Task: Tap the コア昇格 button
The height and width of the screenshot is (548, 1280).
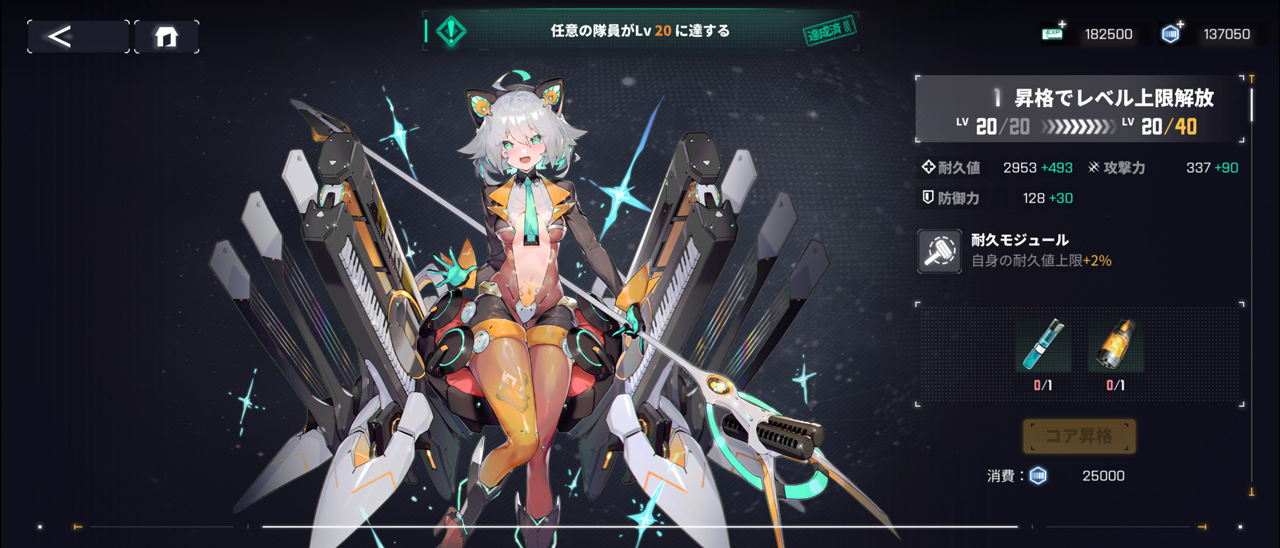Action: [1079, 437]
